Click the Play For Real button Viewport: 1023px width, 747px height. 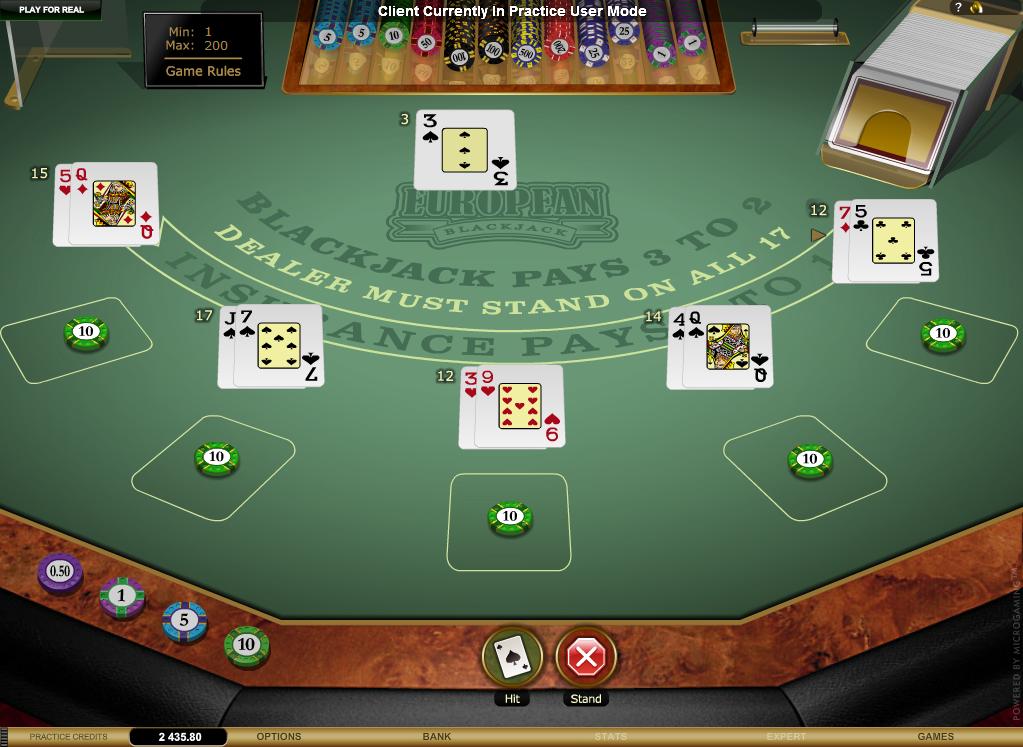51,9
